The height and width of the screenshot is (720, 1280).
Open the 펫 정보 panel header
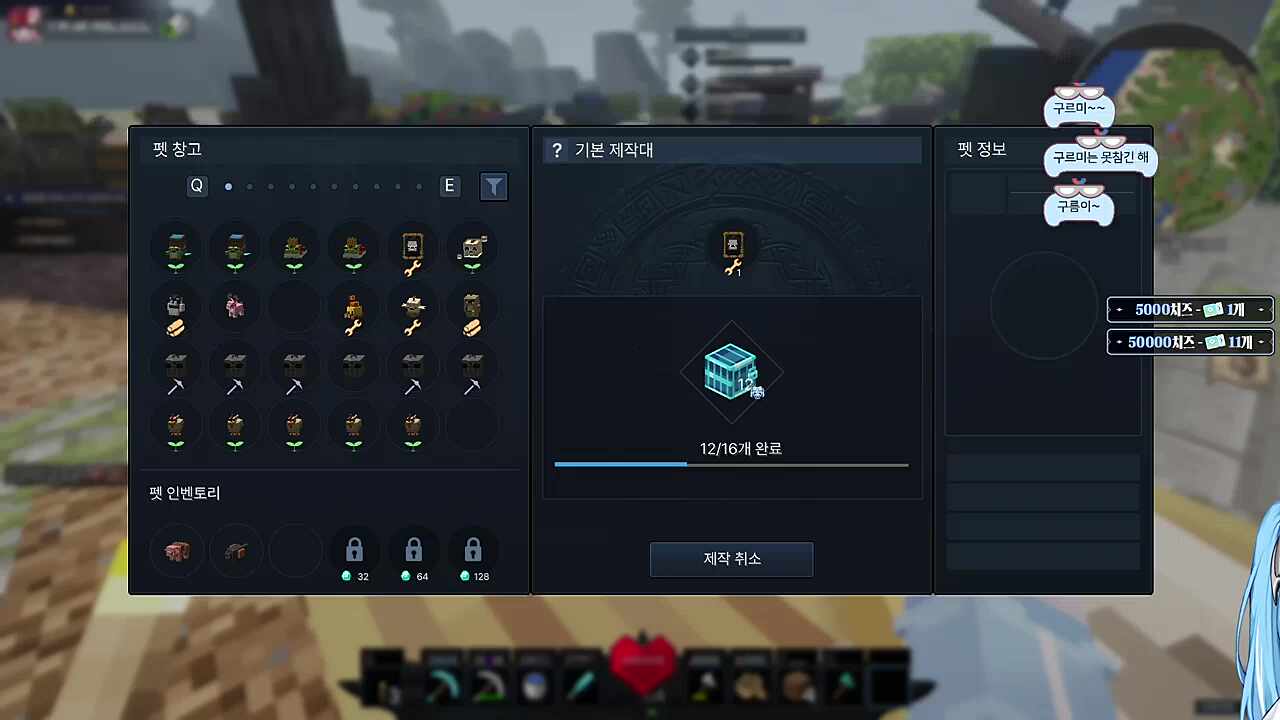pos(981,150)
